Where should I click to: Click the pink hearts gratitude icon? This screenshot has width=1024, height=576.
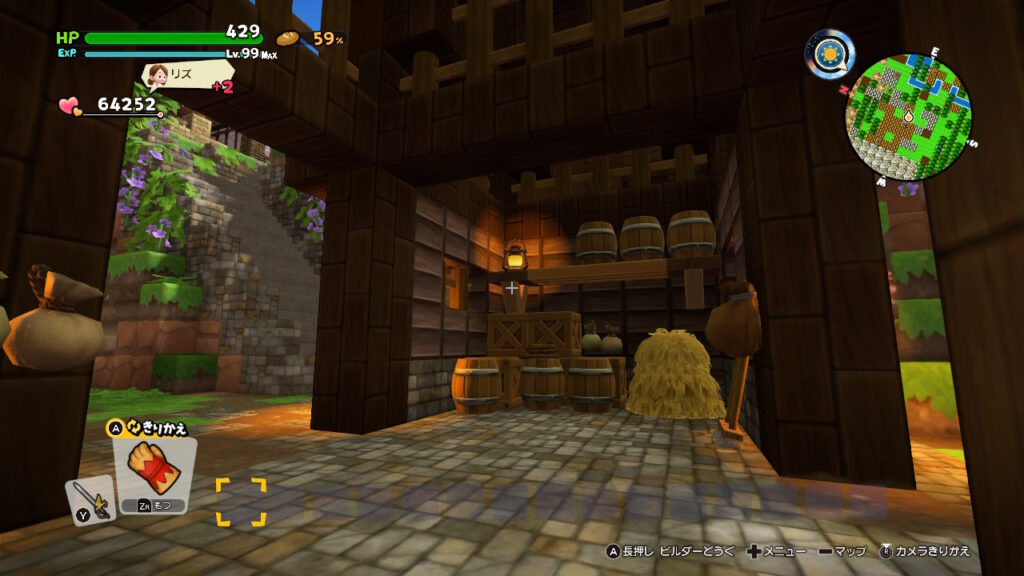(x=69, y=105)
